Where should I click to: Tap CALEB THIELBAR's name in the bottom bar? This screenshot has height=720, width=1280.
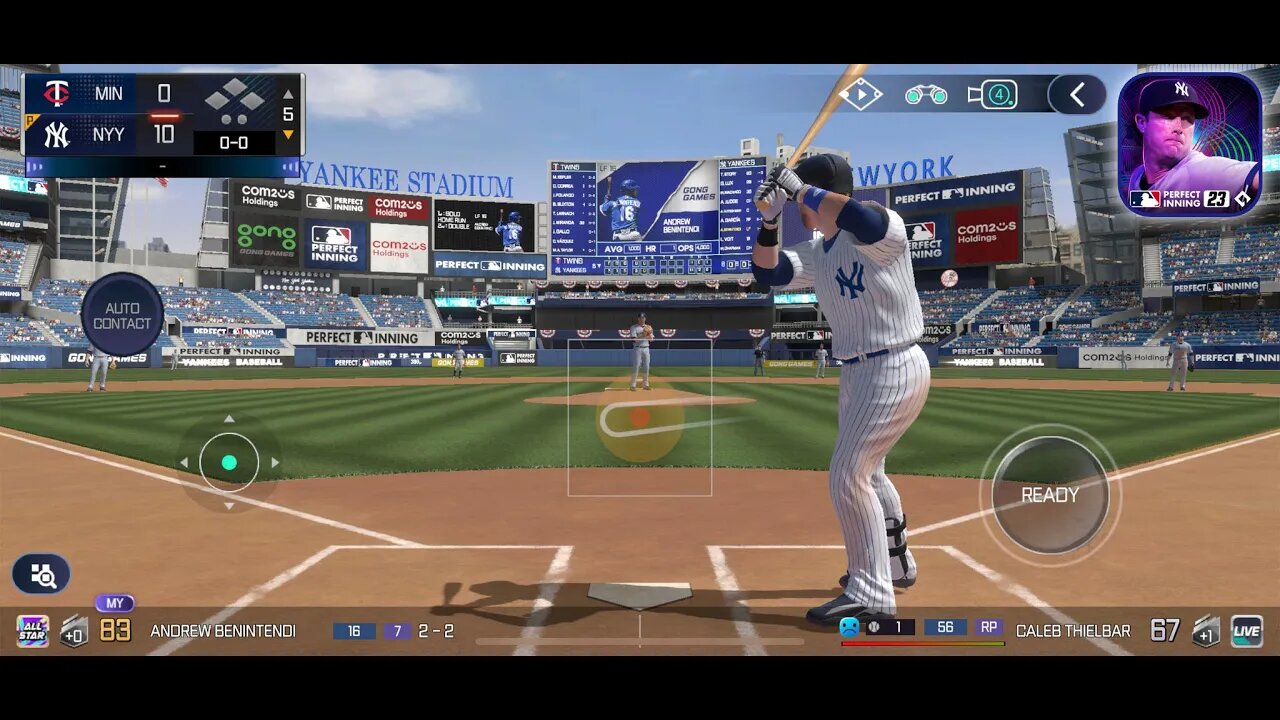click(x=1073, y=631)
